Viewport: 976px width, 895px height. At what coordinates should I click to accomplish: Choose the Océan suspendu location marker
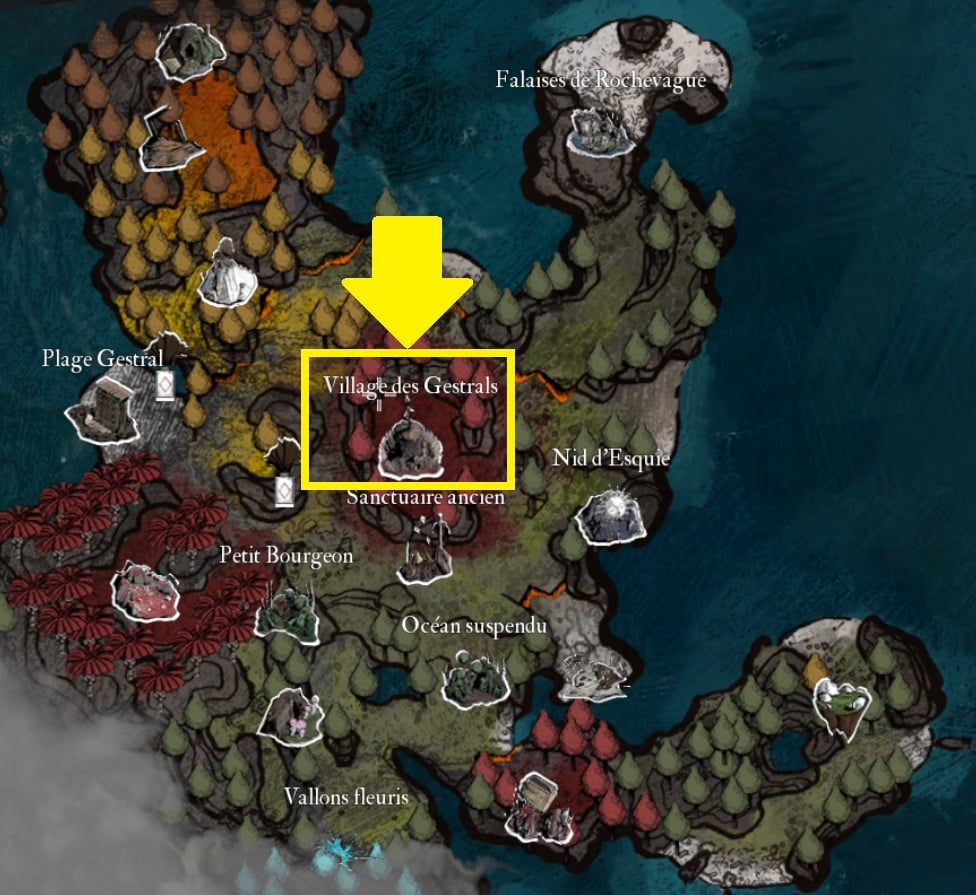click(x=474, y=676)
